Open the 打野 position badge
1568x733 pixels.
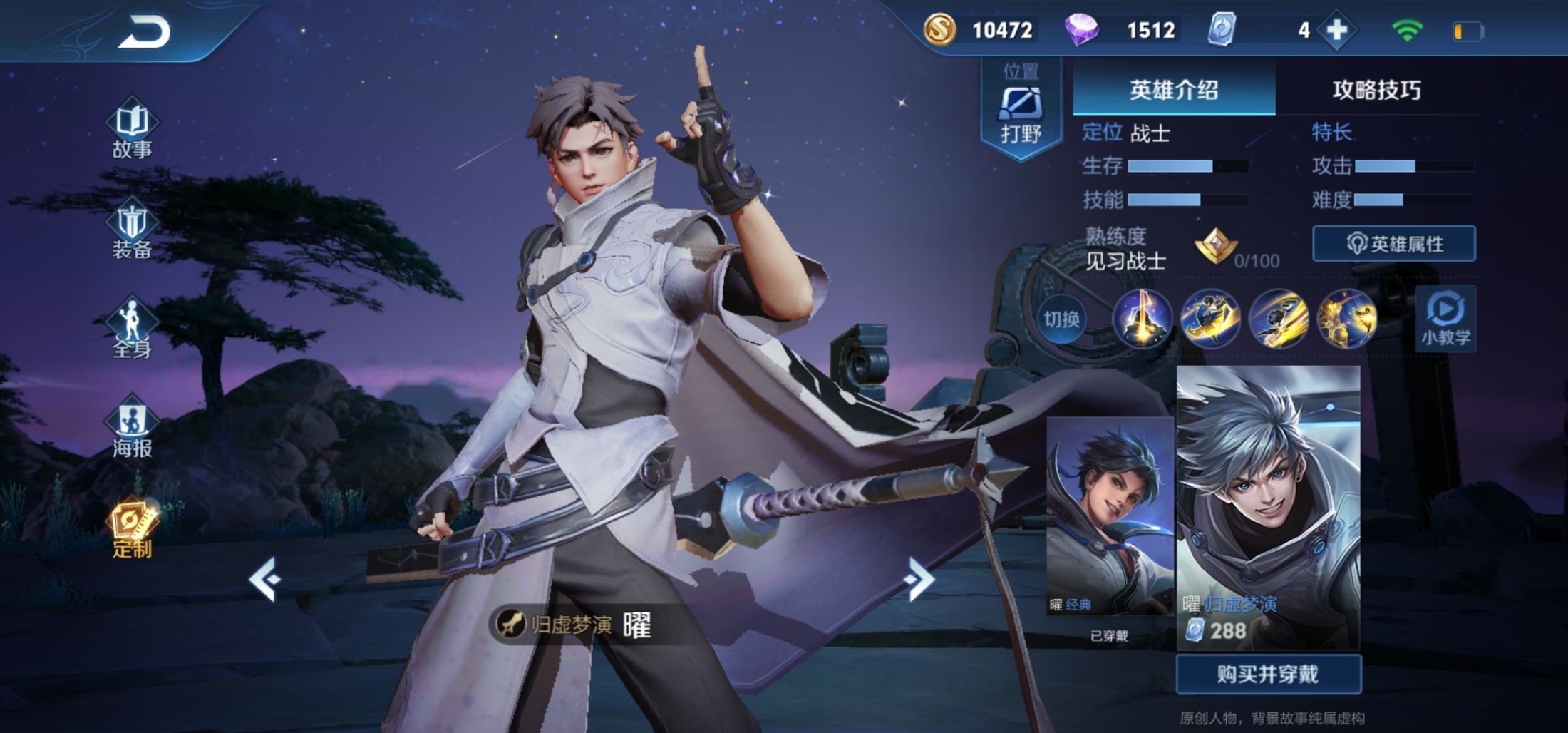[x=1021, y=111]
